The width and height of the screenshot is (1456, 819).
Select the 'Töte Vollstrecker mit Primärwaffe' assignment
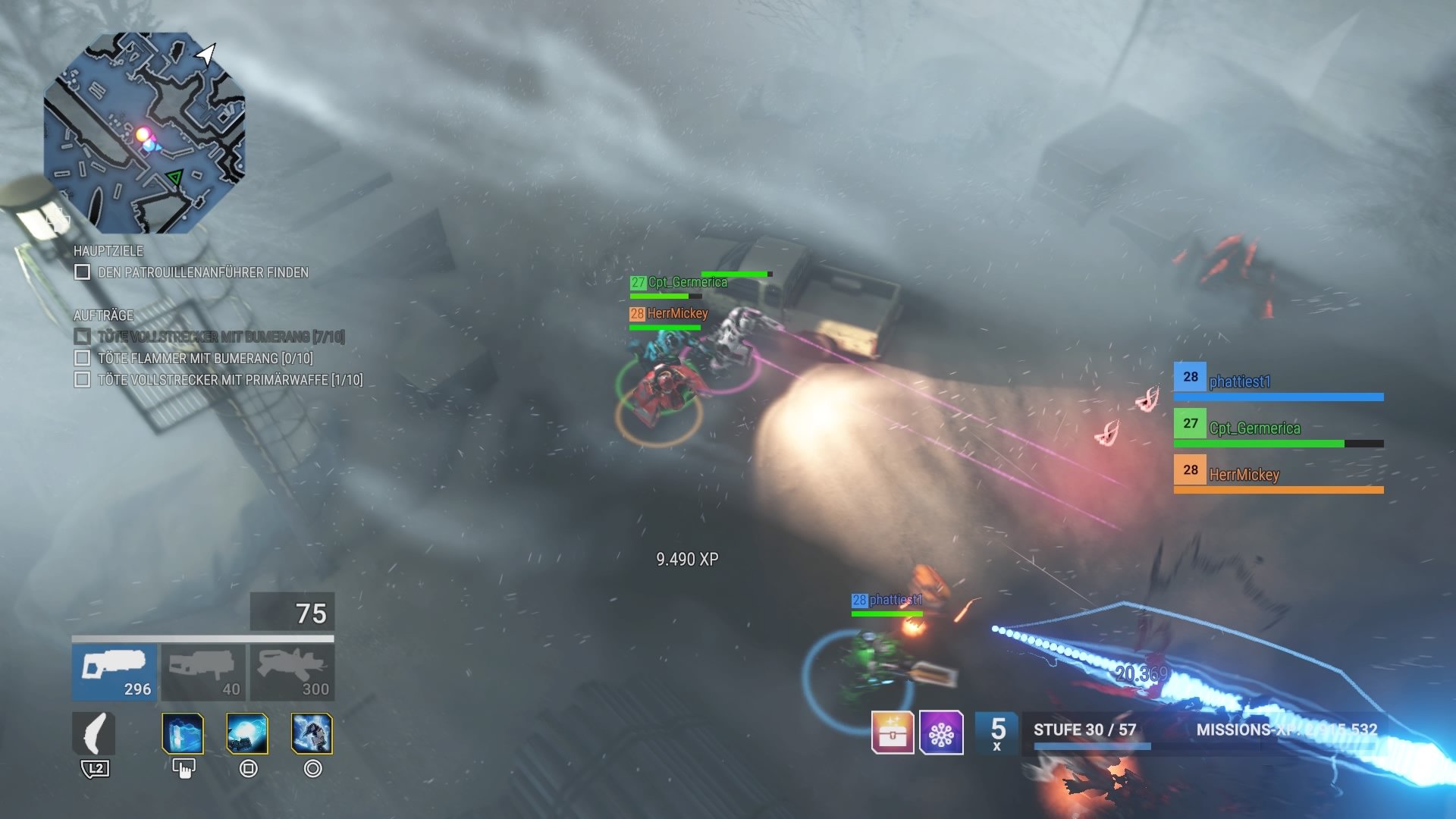230,380
